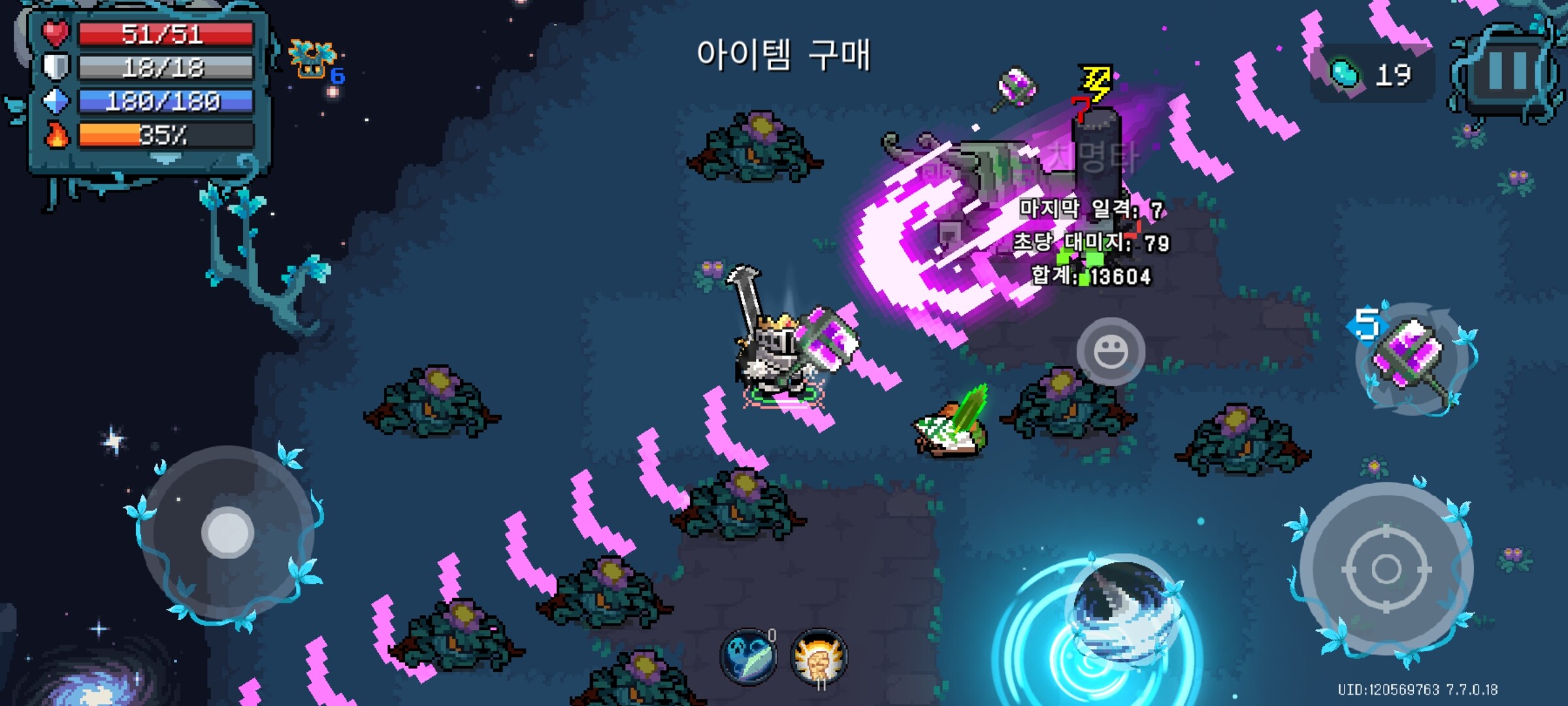Image resolution: width=1568 pixels, height=706 pixels.
Task: Tap the teal gem currency counter
Action: tap(1371, 75)
